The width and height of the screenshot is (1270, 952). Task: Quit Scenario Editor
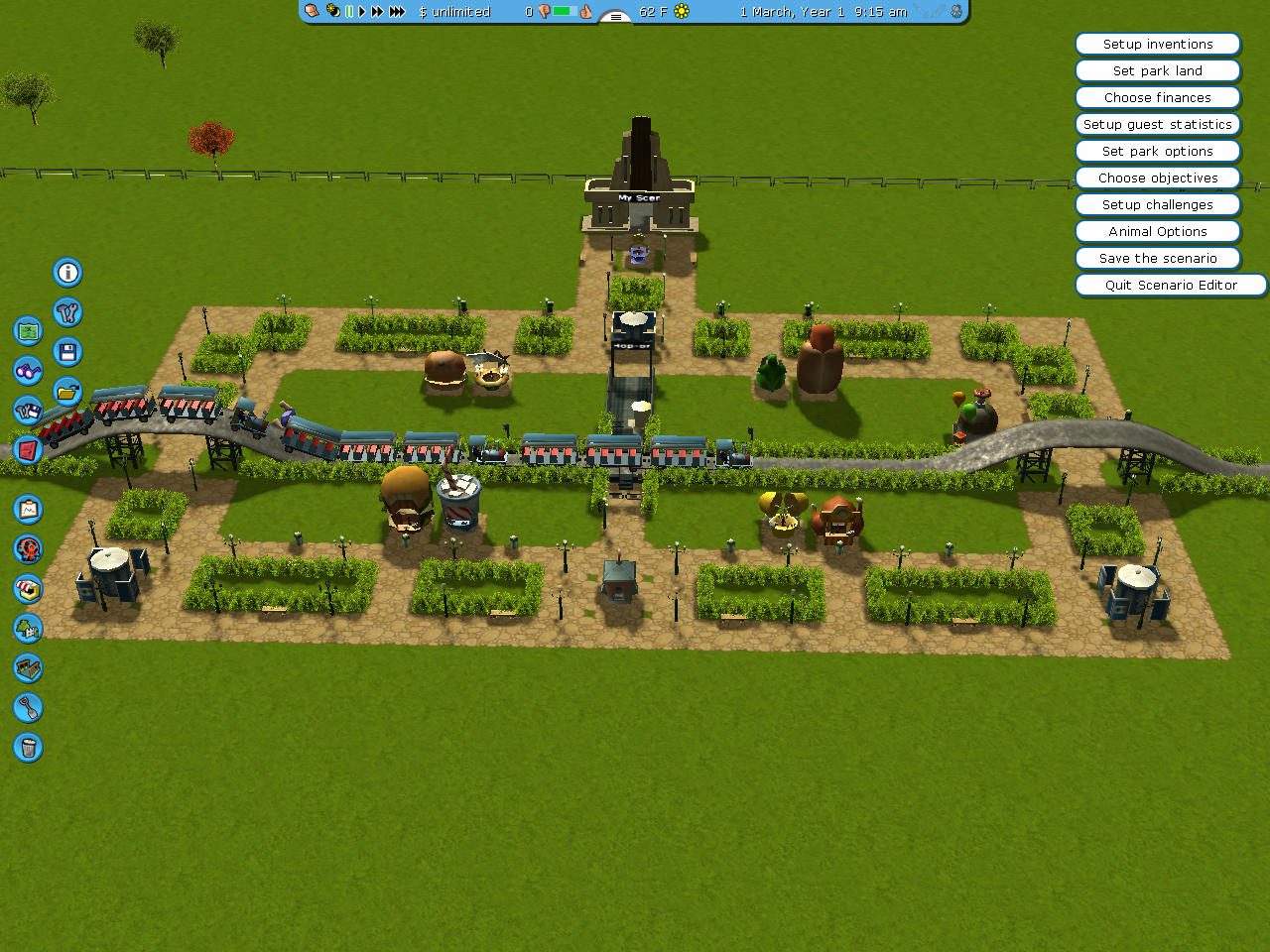point(1171,285)
